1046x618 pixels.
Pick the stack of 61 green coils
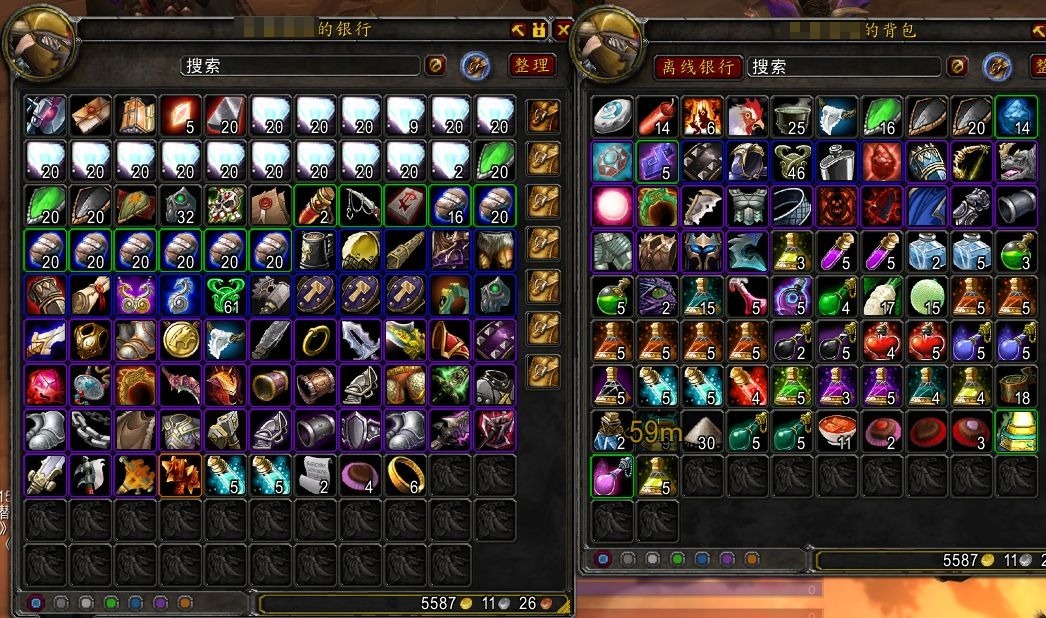click(226, 297)
